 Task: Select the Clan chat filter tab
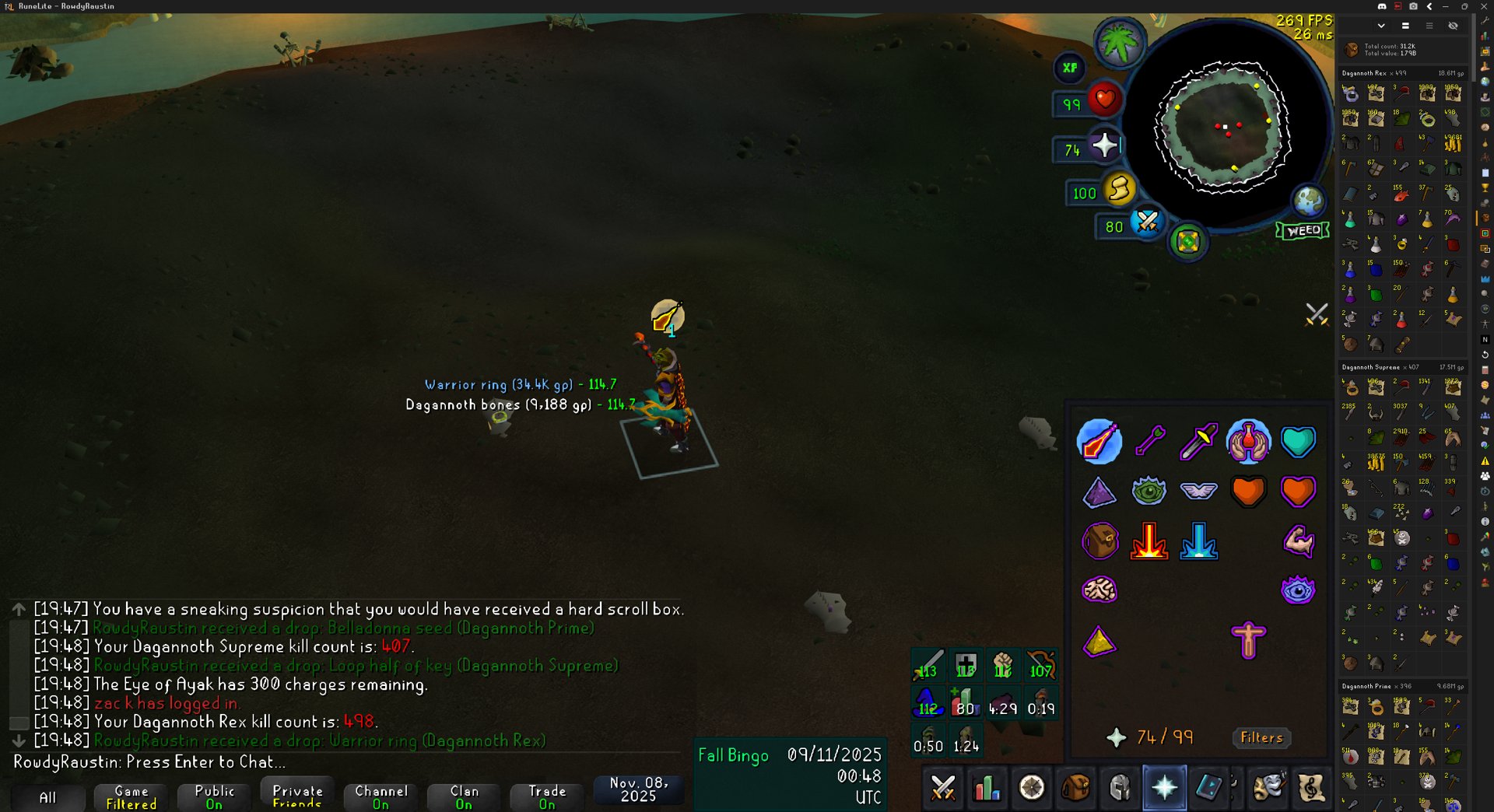[465, 796]
